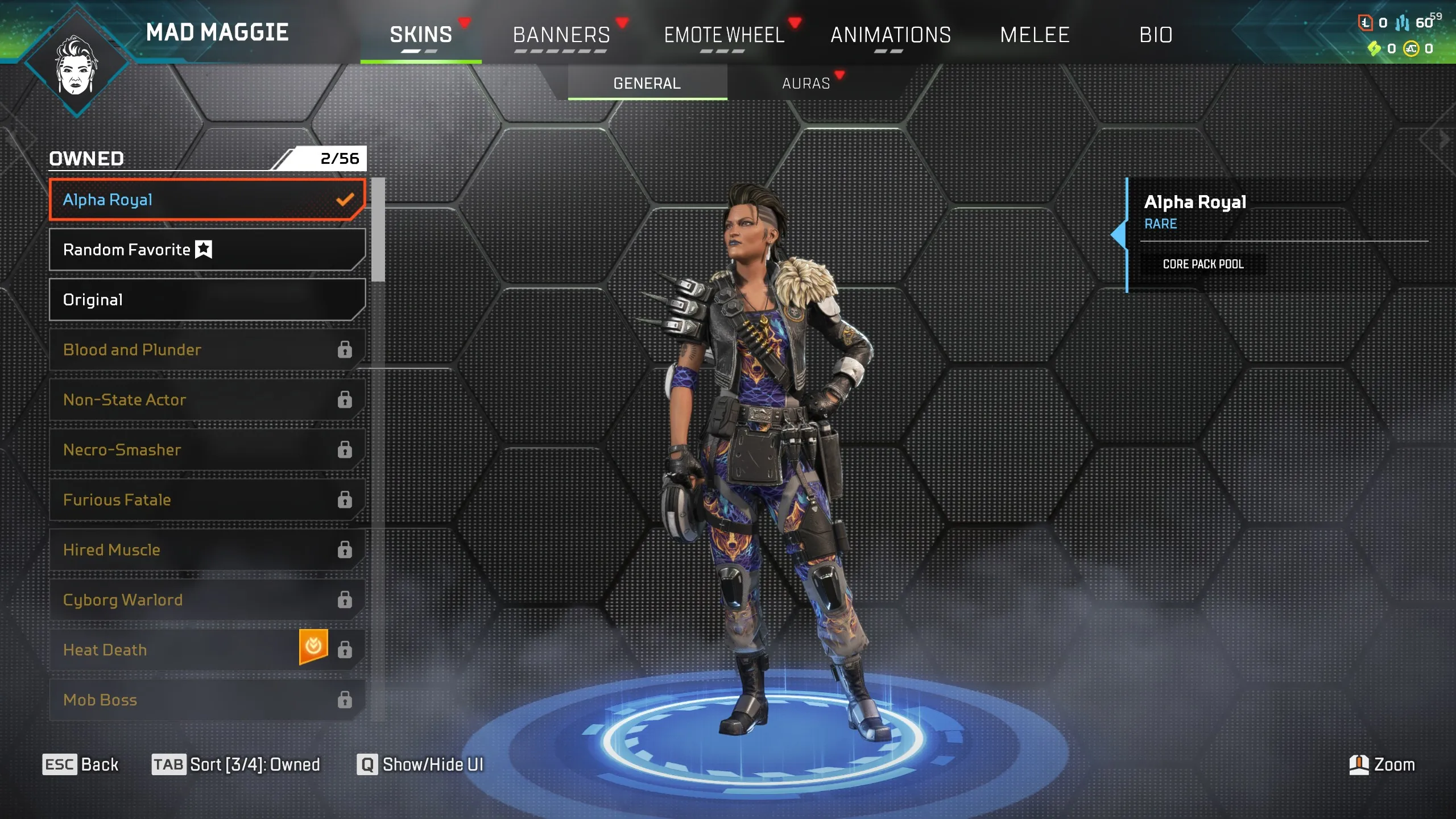Viewport: 1456px width, 819px height.
Task: Toggle the equipped checkmark on Alpha Royal
Action: (345, 200)
